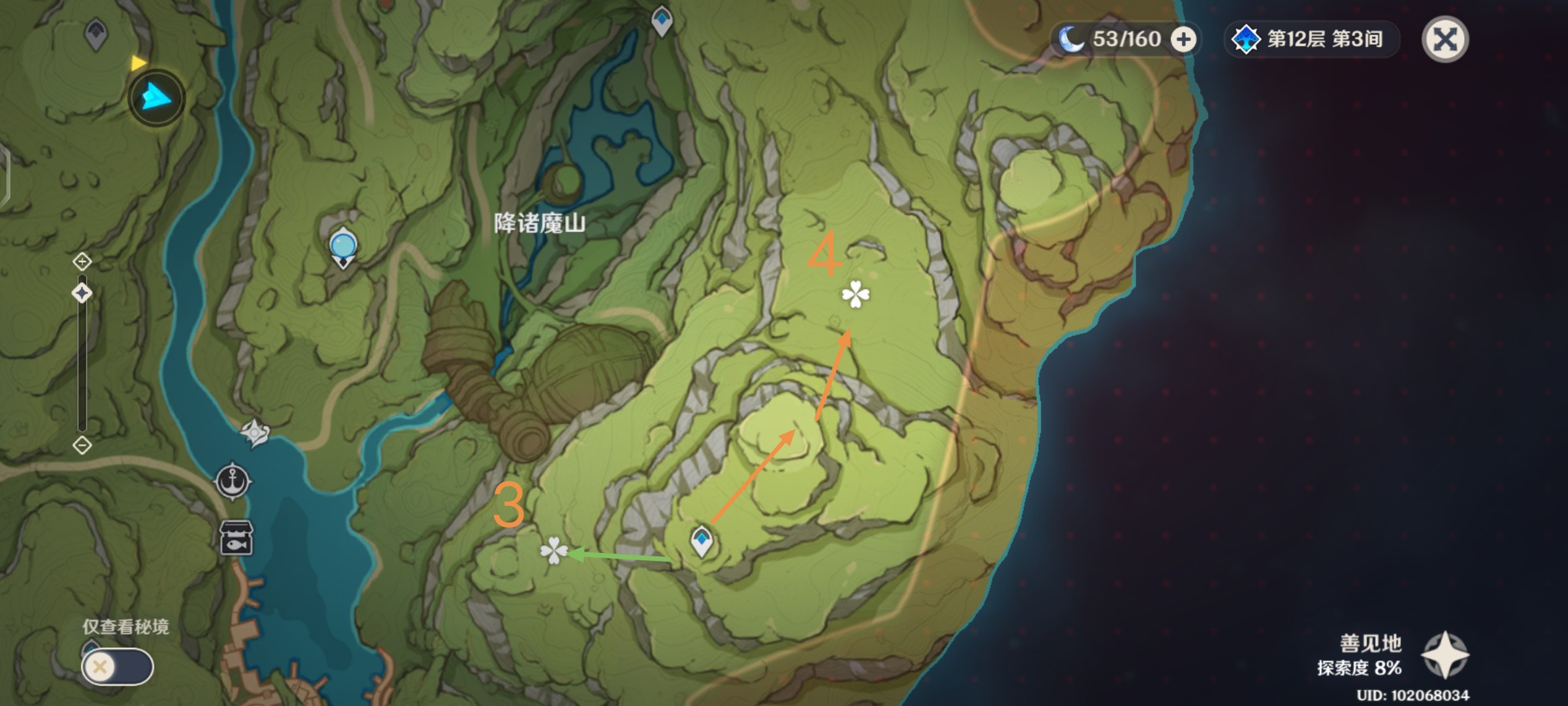
Task: Click the teleport waypoint at top of map
Action: pos(661,20)
